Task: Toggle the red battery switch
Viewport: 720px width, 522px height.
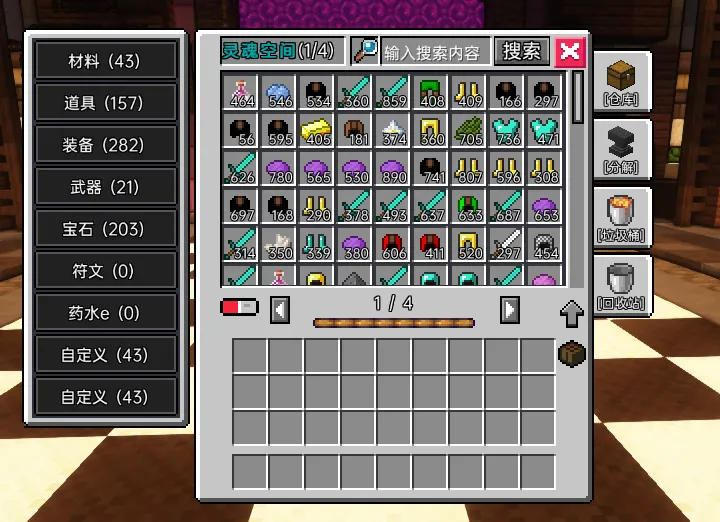Action: point(239,306)
